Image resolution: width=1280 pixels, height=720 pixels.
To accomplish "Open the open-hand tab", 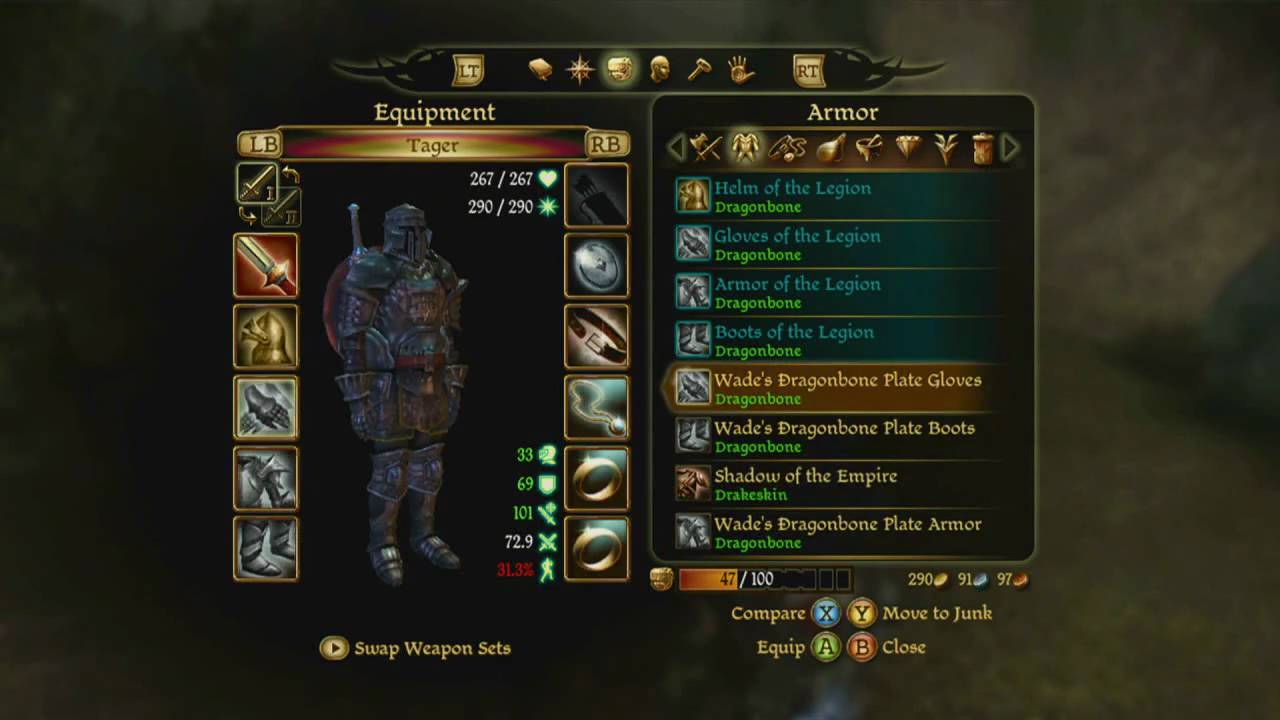I will (x=739, y=69).
